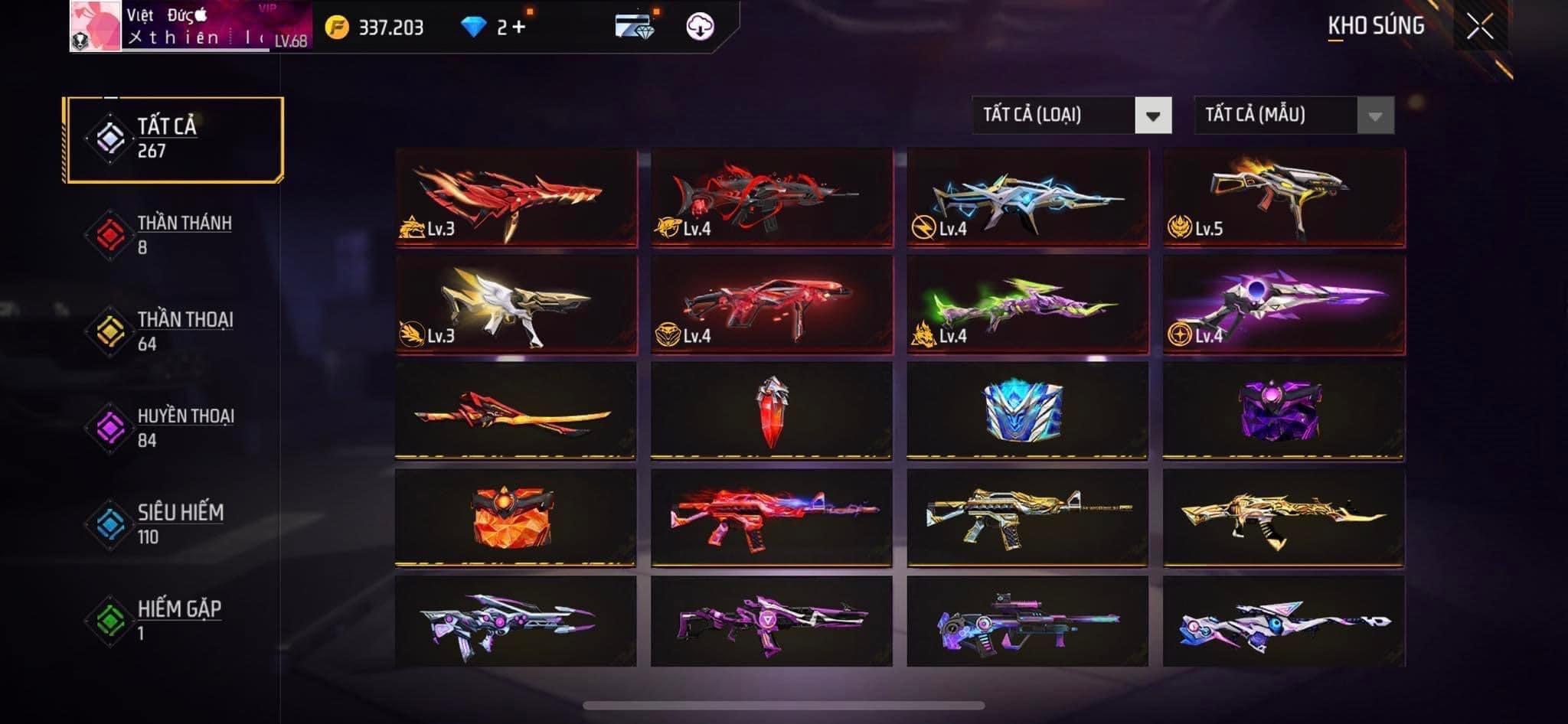Select the red crystal item tile
Screen dimensions: 1568x724
(x=772, y=411)
